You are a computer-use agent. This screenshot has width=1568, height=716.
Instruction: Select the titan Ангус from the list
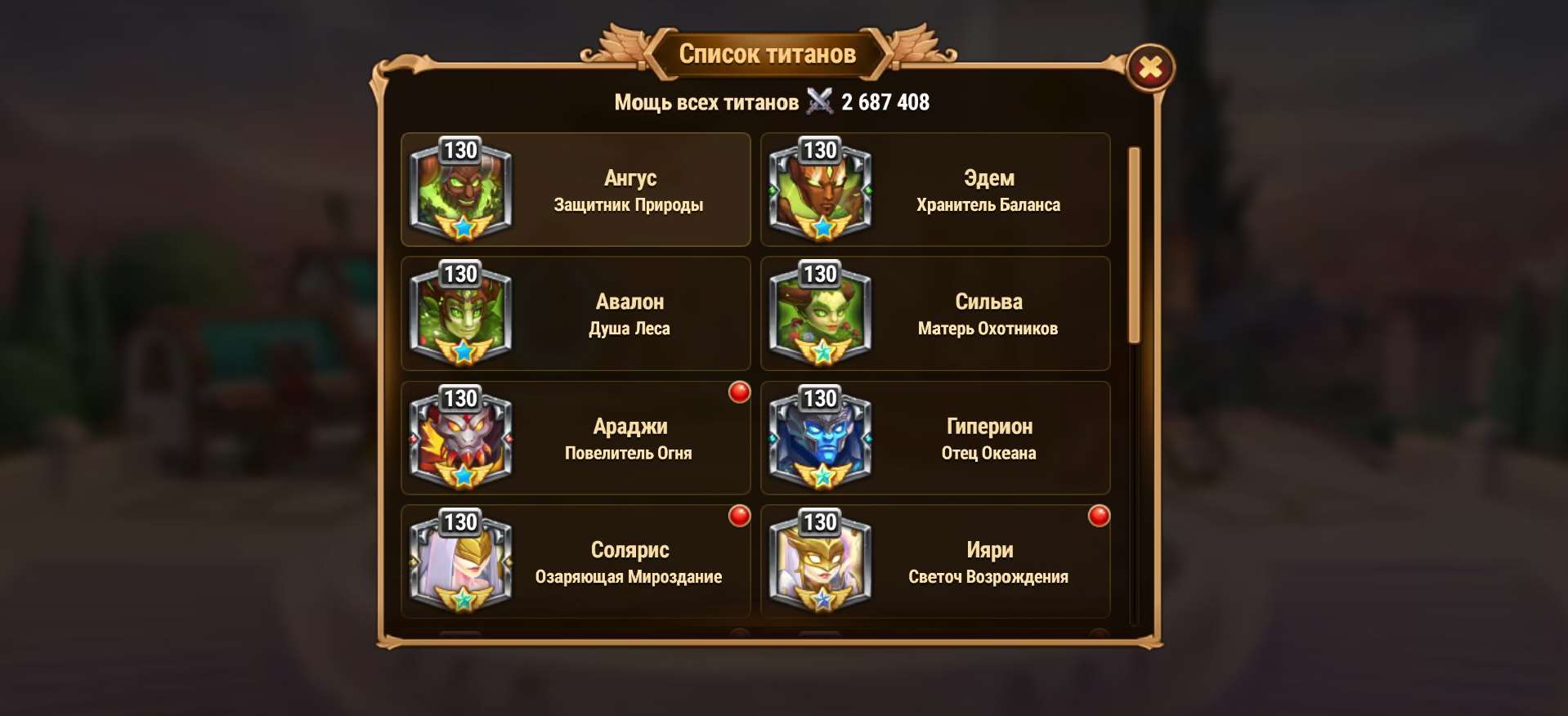click(576, 190)
